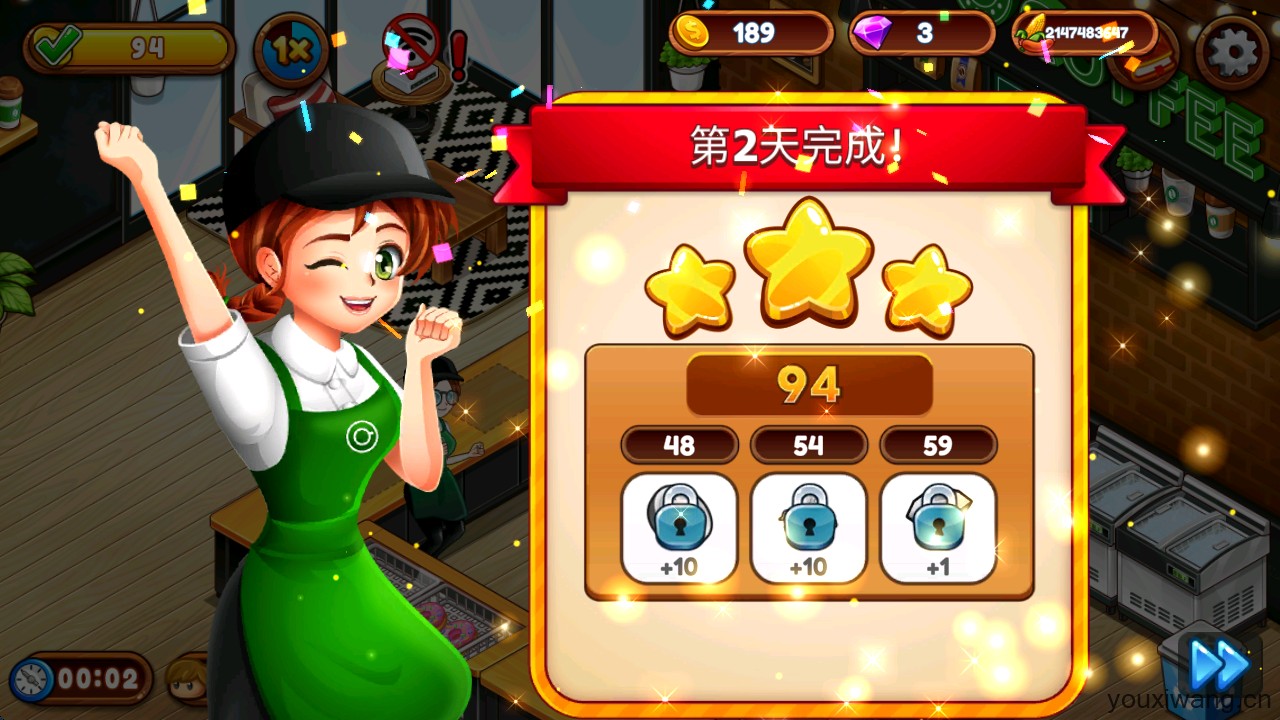Click the timer showing 00:02
Viewport: 1280px width, 720px height.
(80, 676)
